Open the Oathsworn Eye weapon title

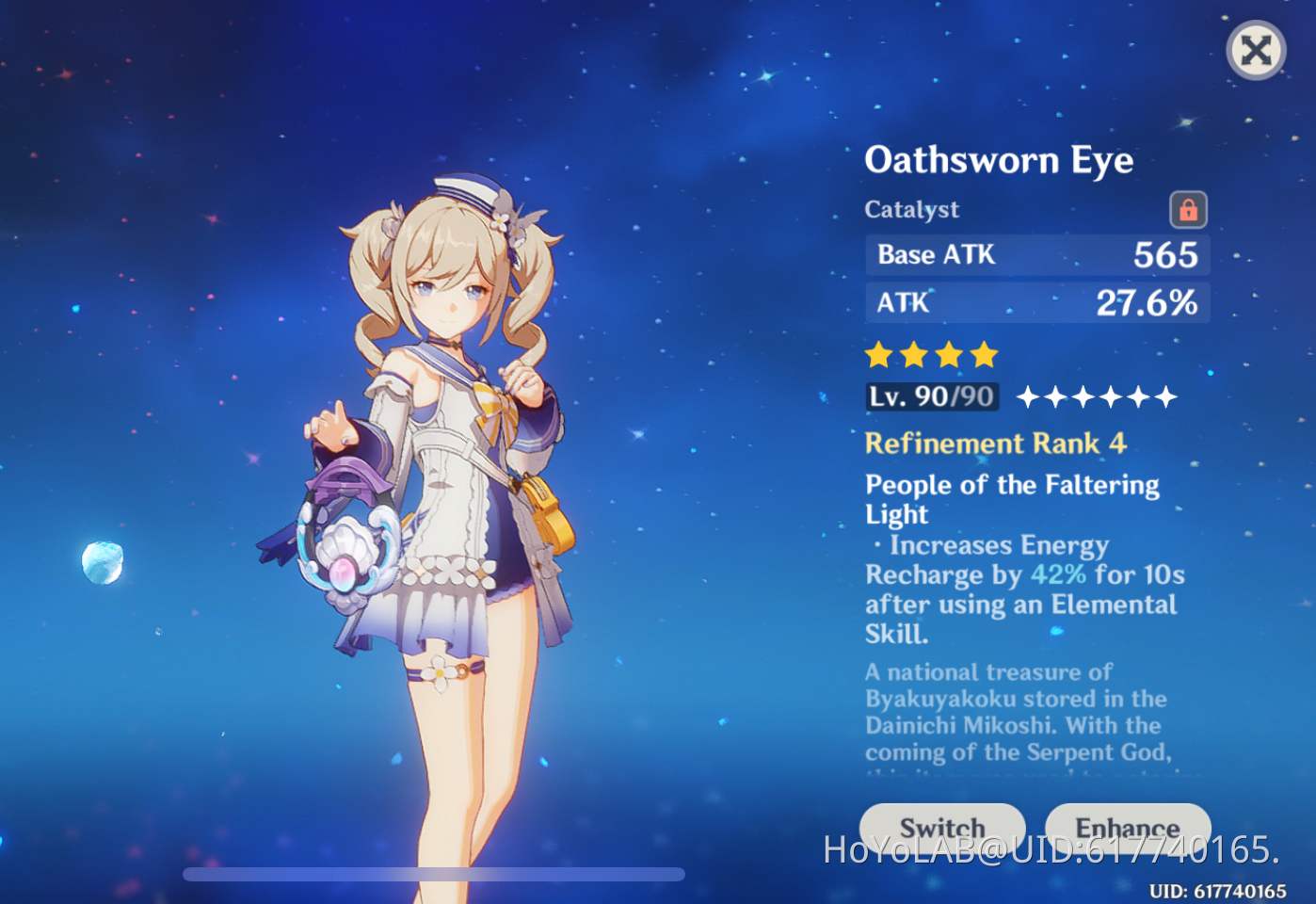pos(1000,160)
